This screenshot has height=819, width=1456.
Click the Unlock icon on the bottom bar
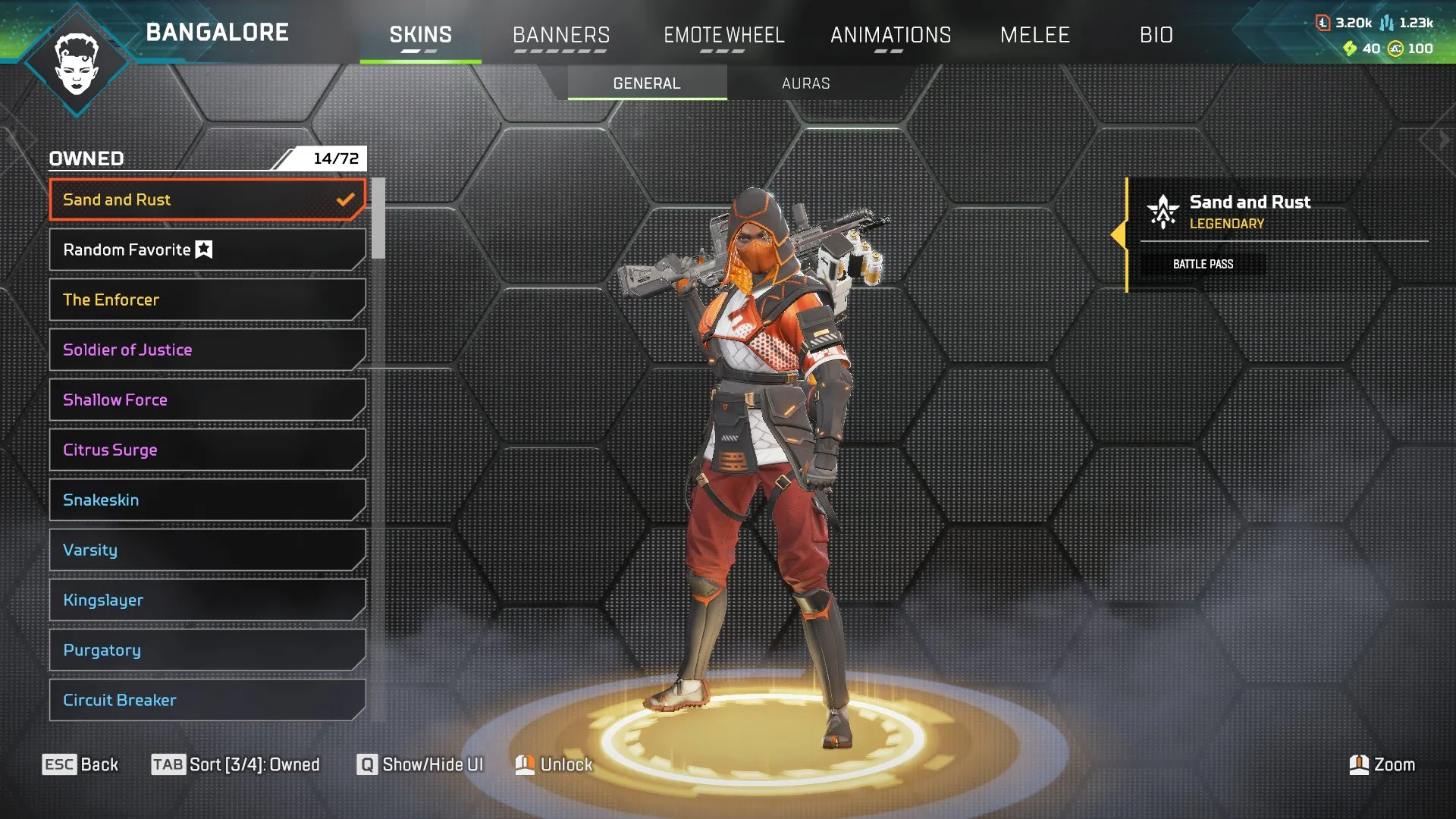point(525,764)
